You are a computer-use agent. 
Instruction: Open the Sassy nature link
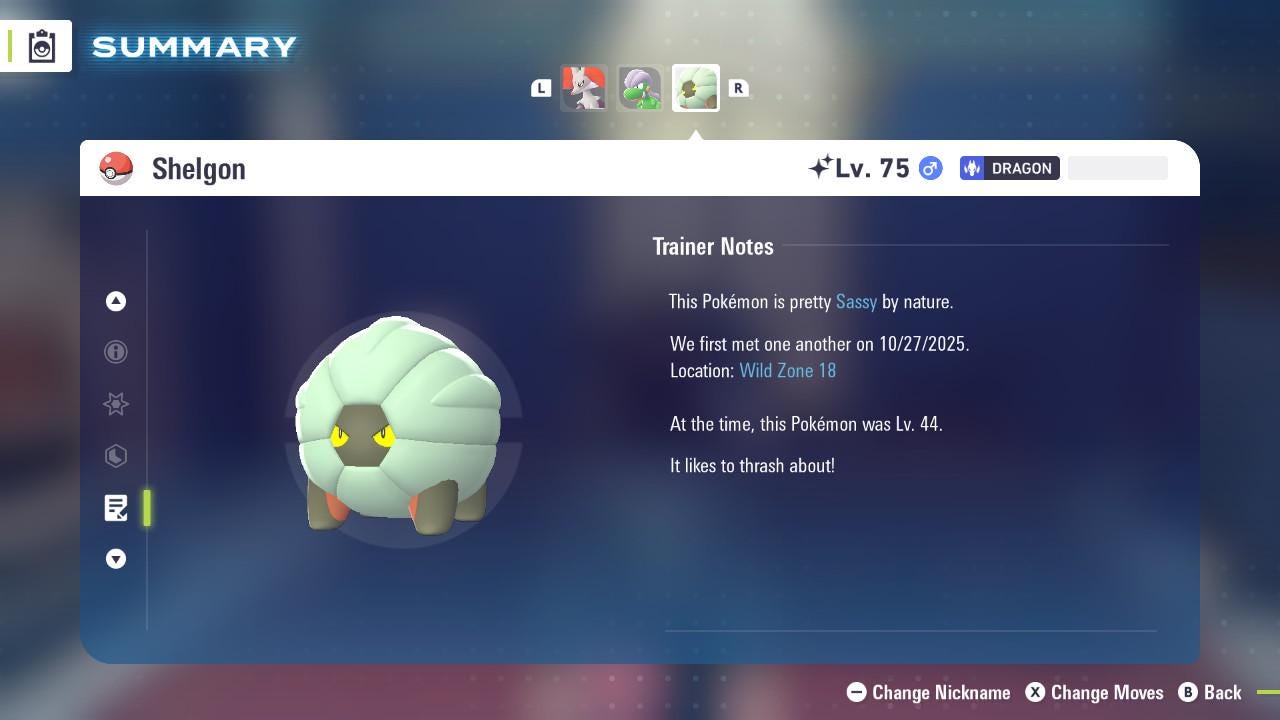click(856, 301)
